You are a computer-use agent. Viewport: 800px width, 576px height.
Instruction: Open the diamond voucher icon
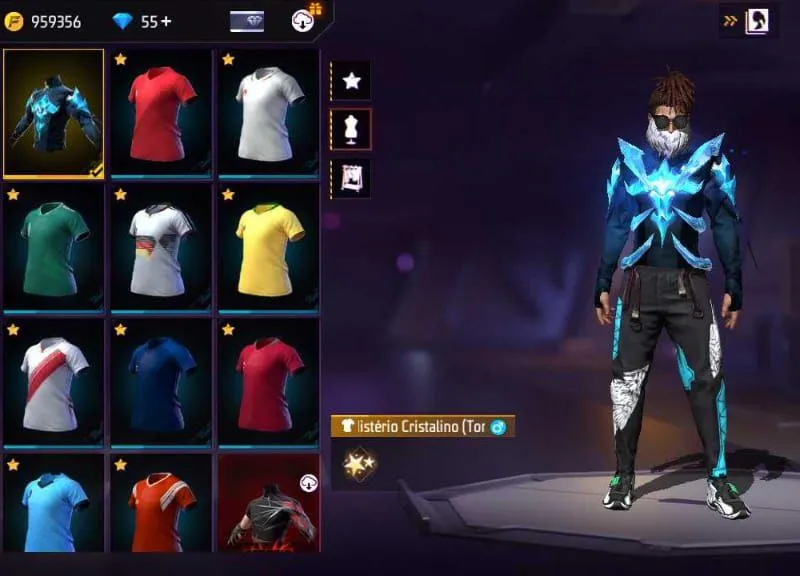247,21
